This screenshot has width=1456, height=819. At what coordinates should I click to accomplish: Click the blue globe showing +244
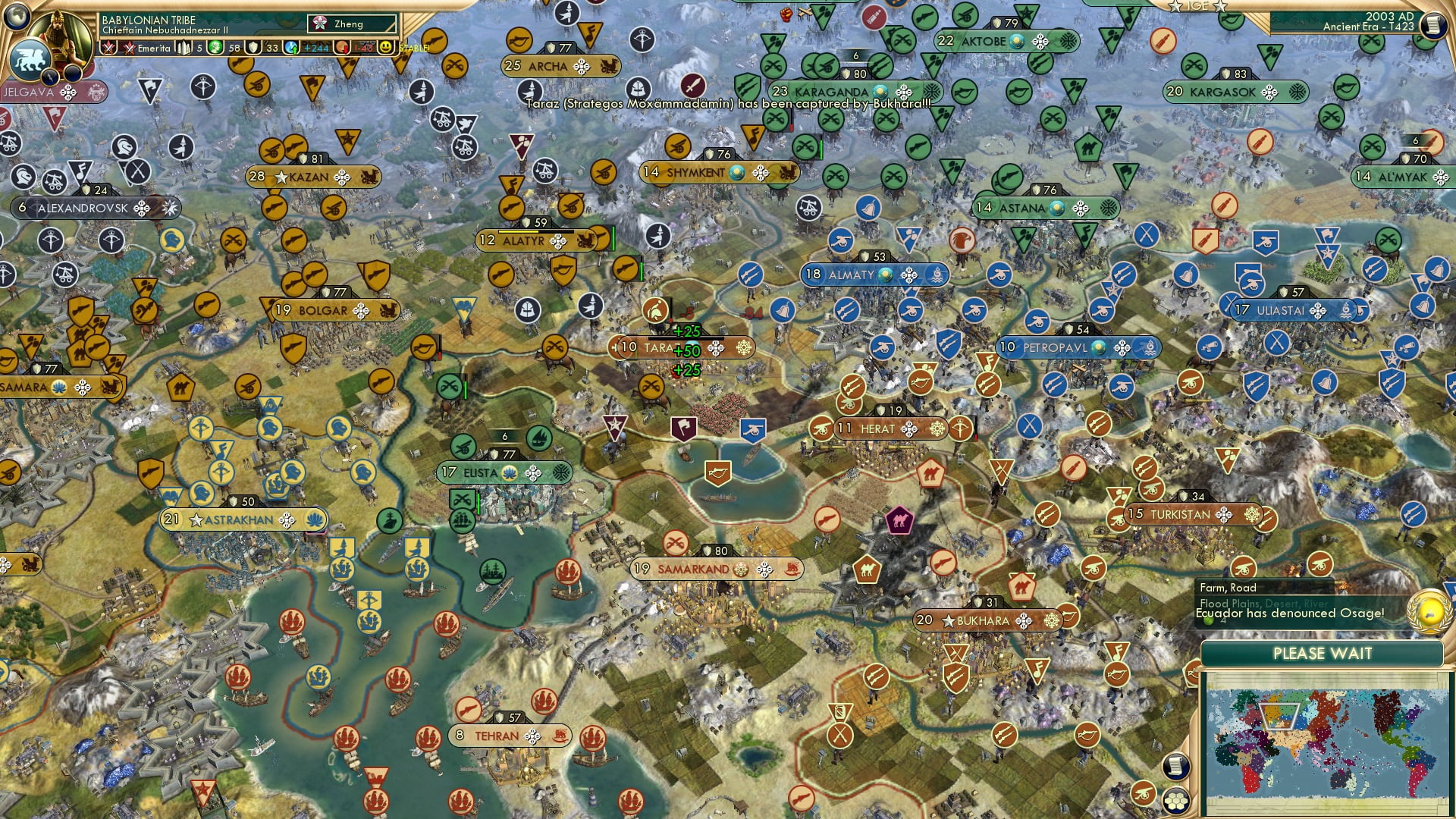click(296, 49)
